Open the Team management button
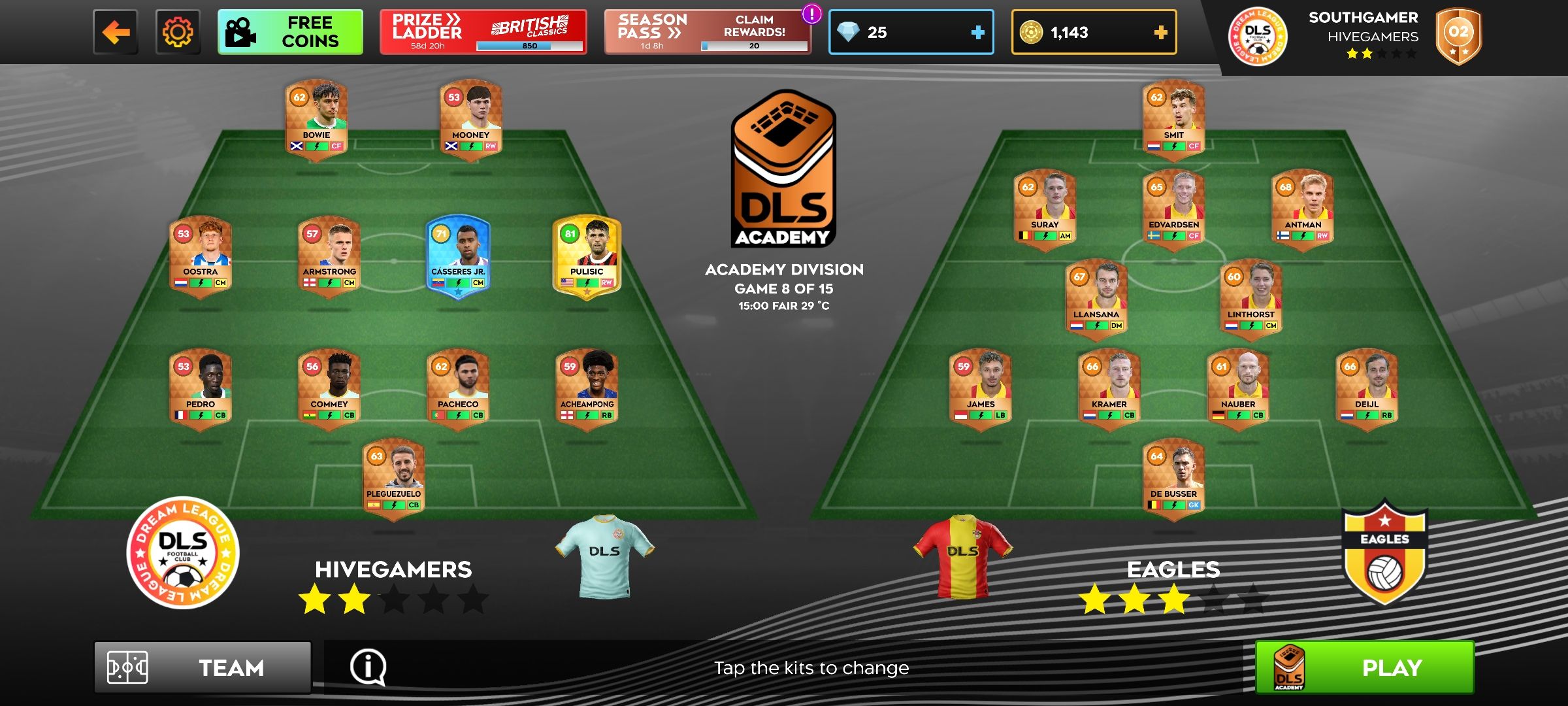 coord(203,667)
